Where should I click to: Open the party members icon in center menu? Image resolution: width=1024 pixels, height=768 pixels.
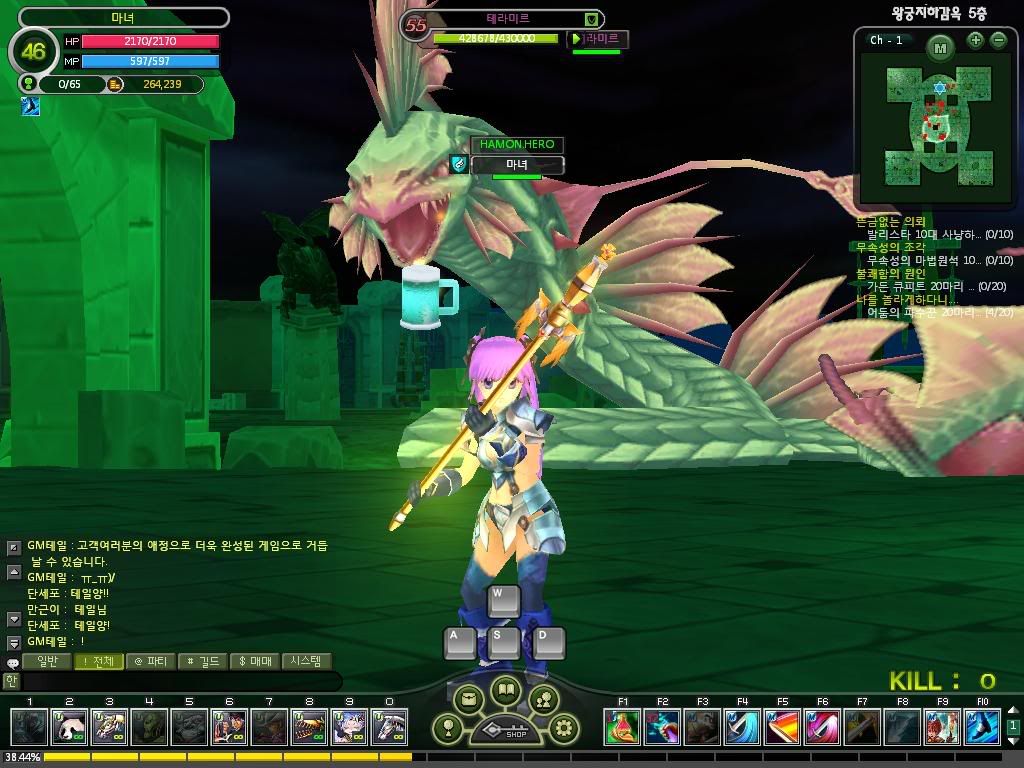(542, 699)
